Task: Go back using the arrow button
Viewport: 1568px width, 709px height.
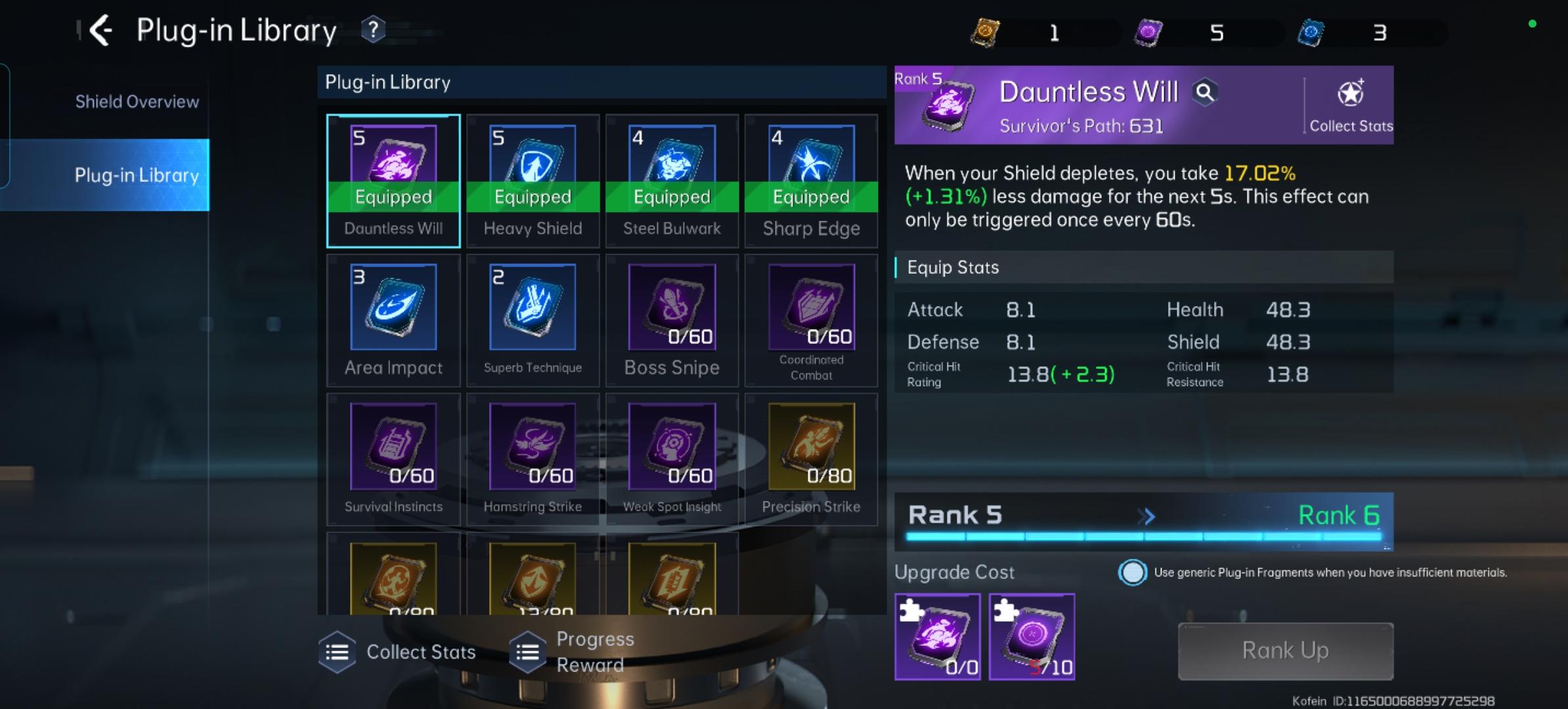Action: [x=100, y=30]
